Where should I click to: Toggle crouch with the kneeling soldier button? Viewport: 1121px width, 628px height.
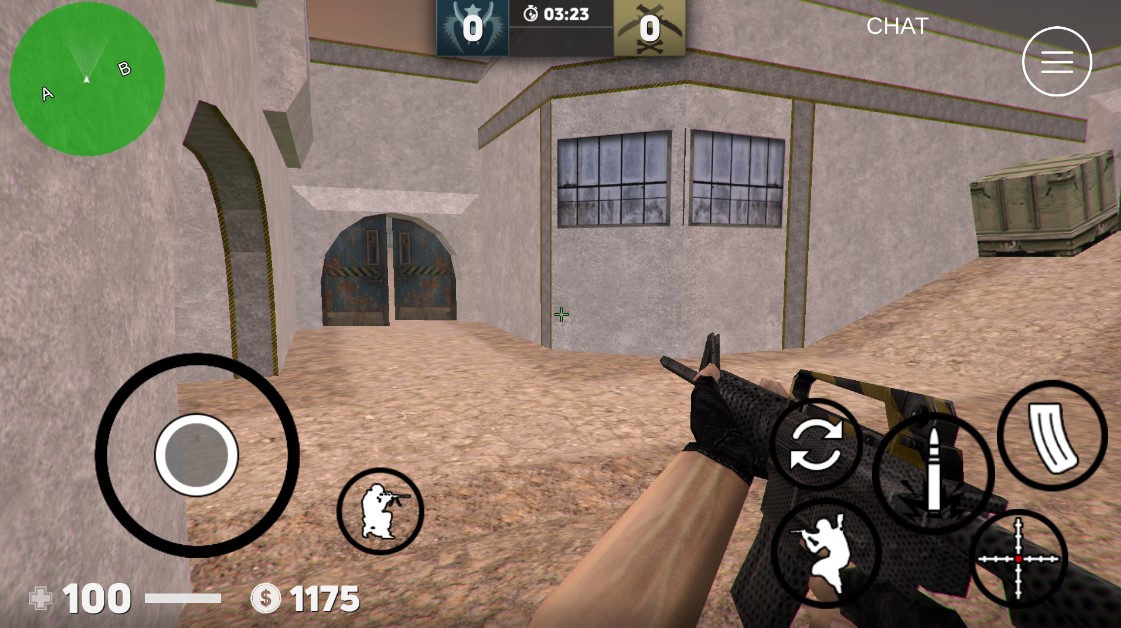(x=380, y=511)
